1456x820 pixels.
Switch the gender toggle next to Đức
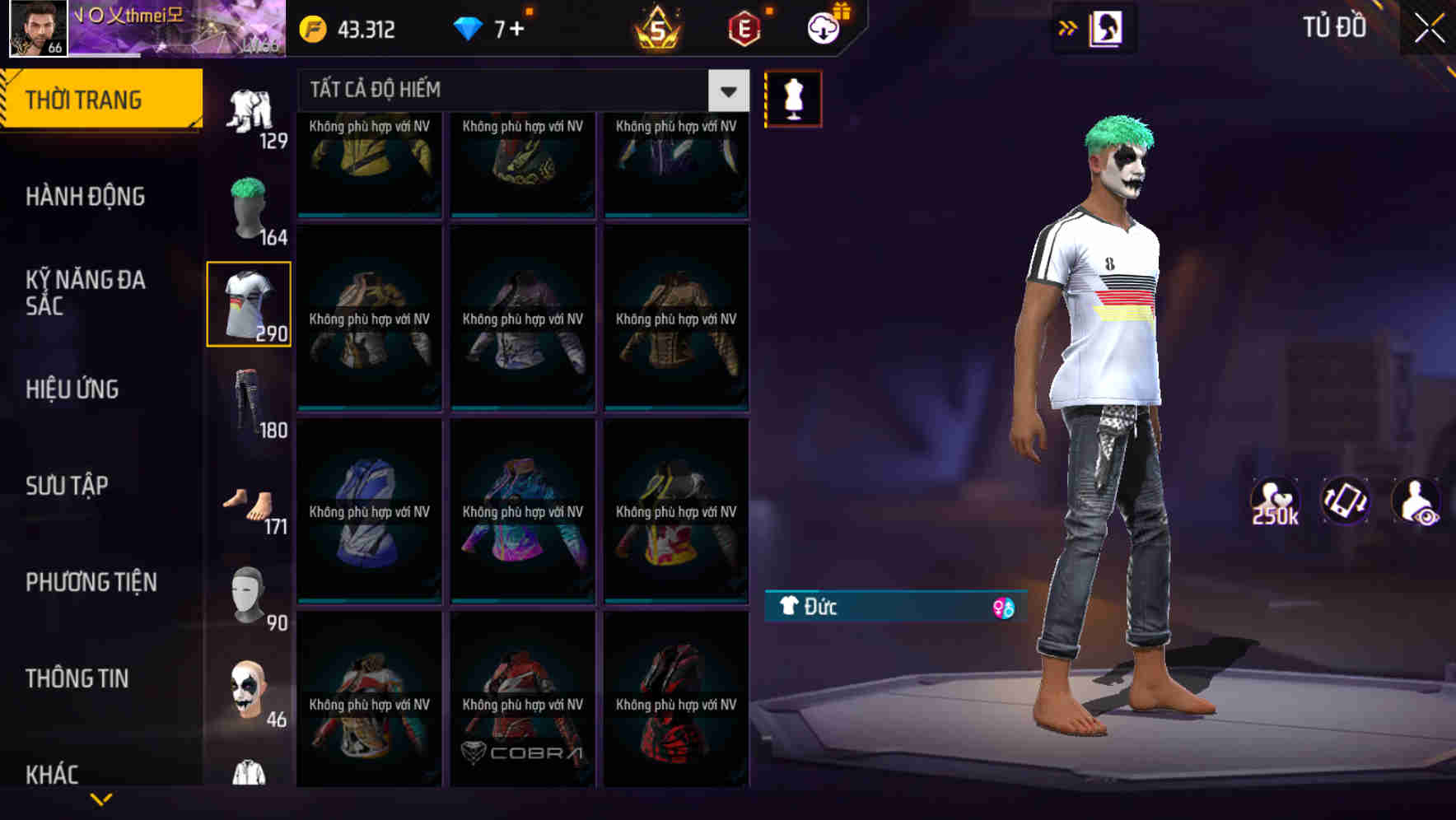1004,608
